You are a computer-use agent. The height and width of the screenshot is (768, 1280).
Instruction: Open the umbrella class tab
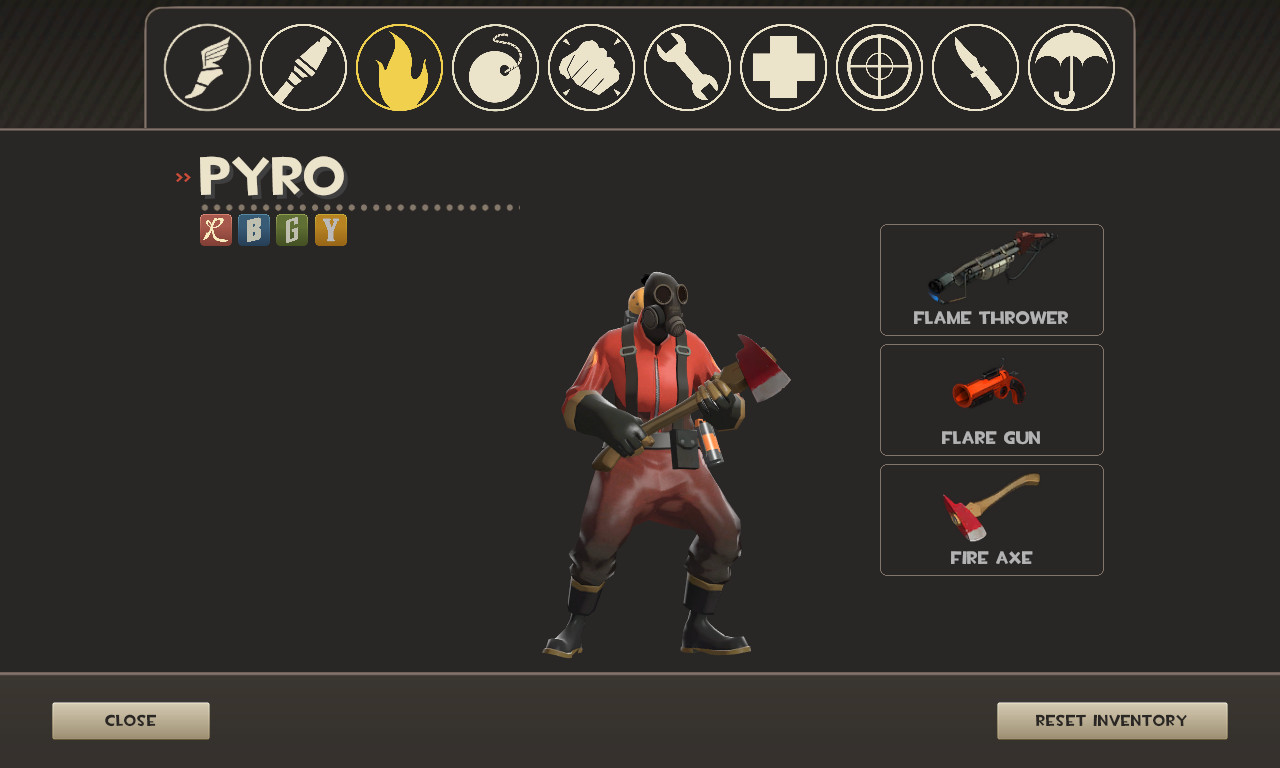pos(1070,67)
